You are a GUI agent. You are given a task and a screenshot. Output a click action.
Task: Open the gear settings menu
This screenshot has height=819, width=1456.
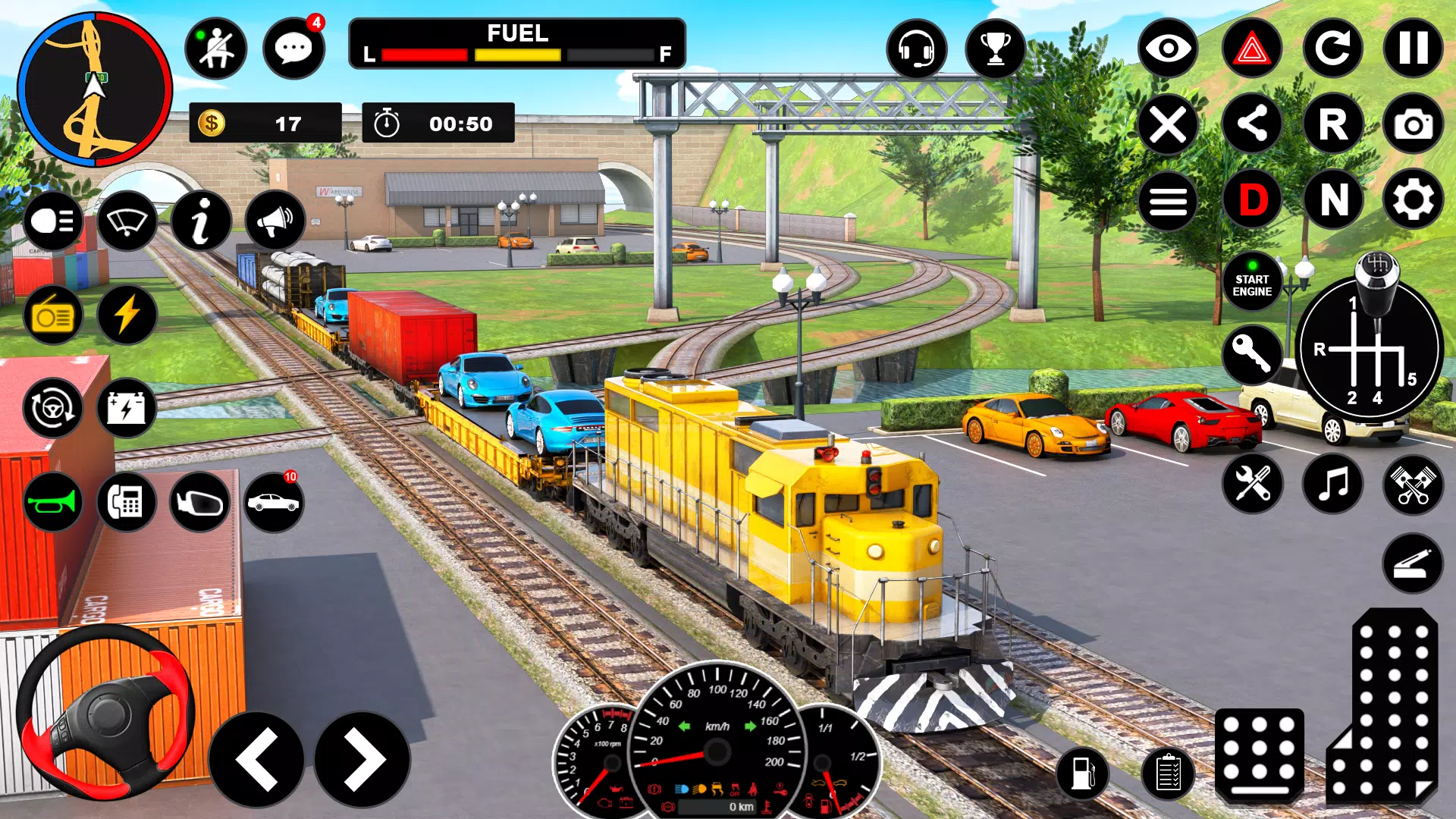point(1413,200)
